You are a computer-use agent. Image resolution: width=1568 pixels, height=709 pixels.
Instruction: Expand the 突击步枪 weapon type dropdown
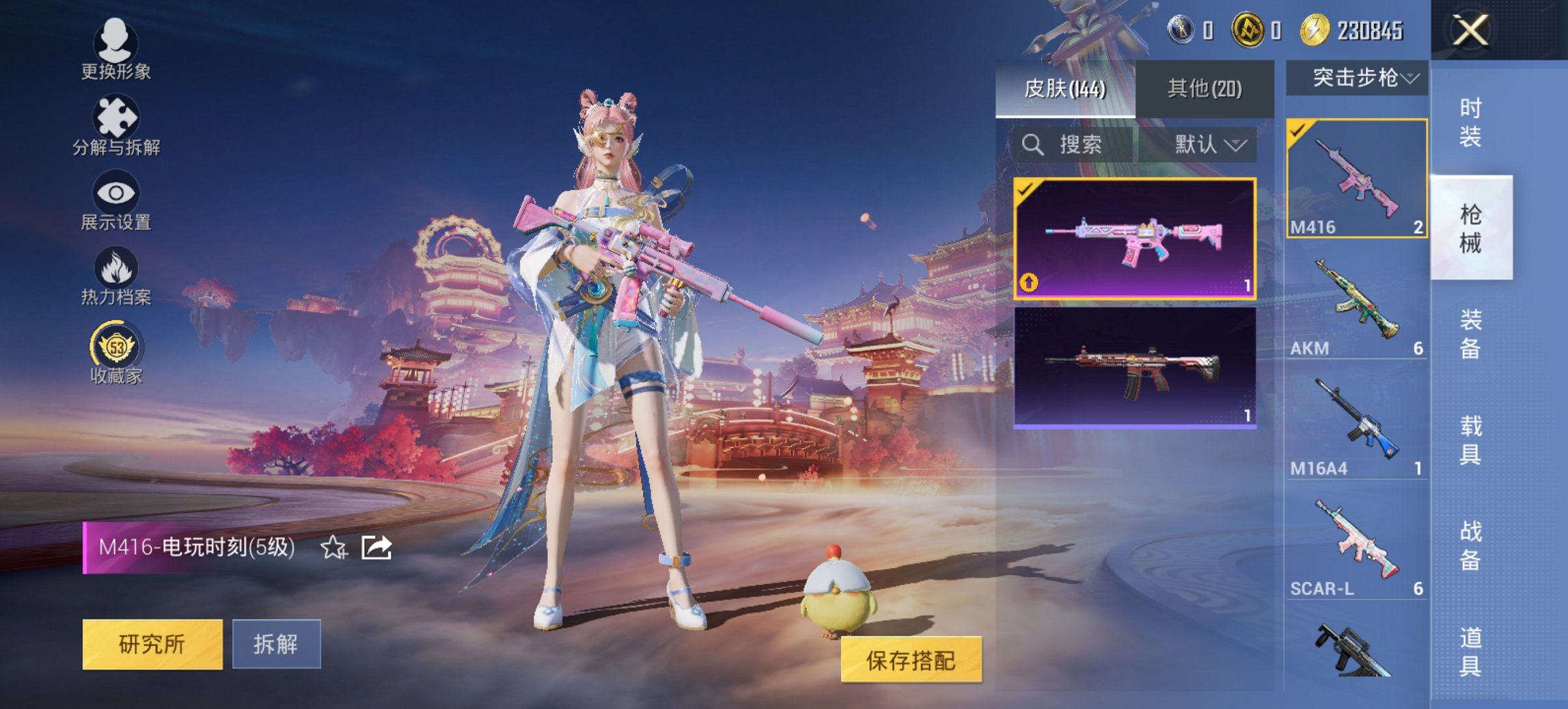tap(1358, 77)
